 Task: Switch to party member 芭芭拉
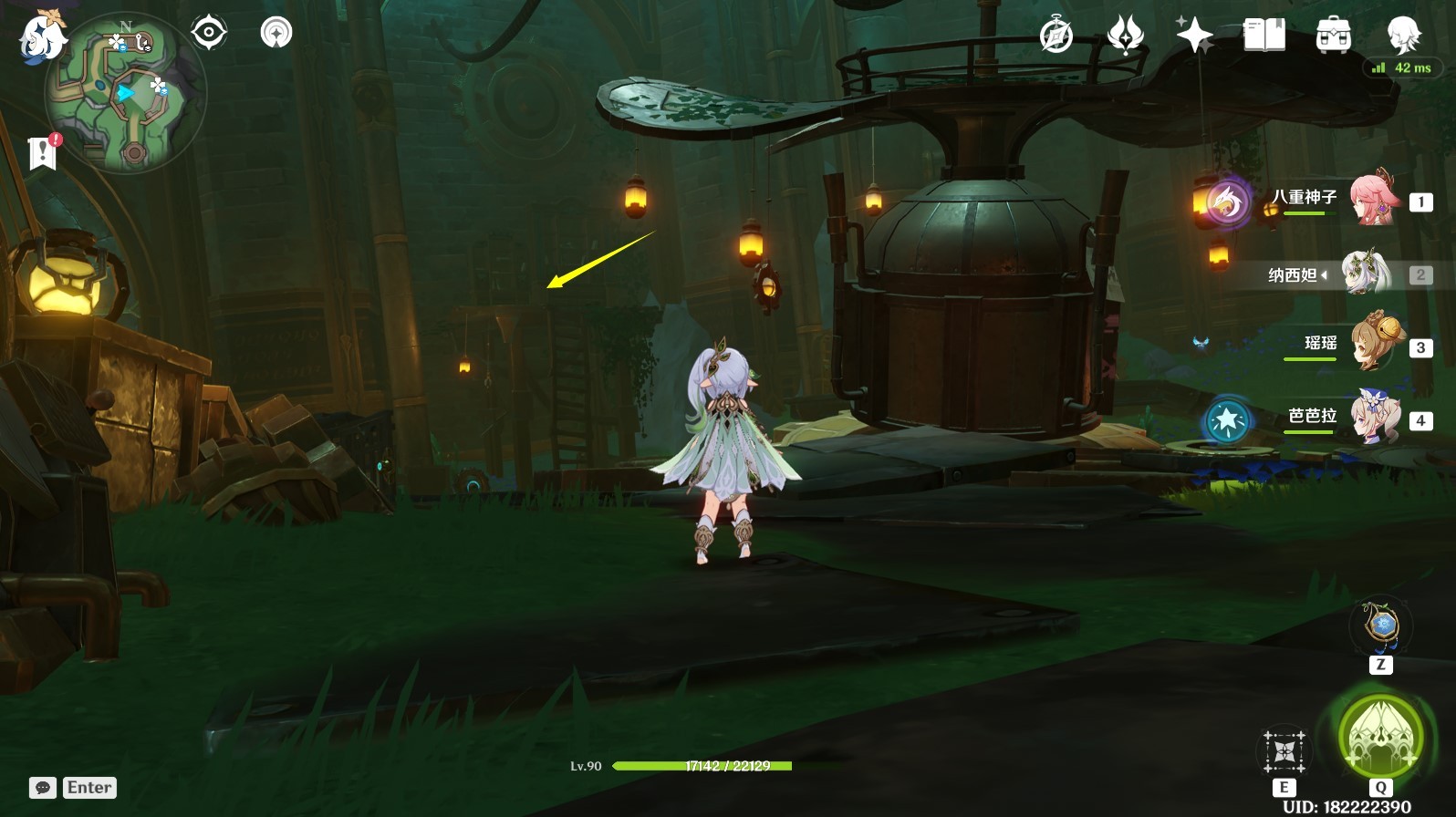point(1374,418)
